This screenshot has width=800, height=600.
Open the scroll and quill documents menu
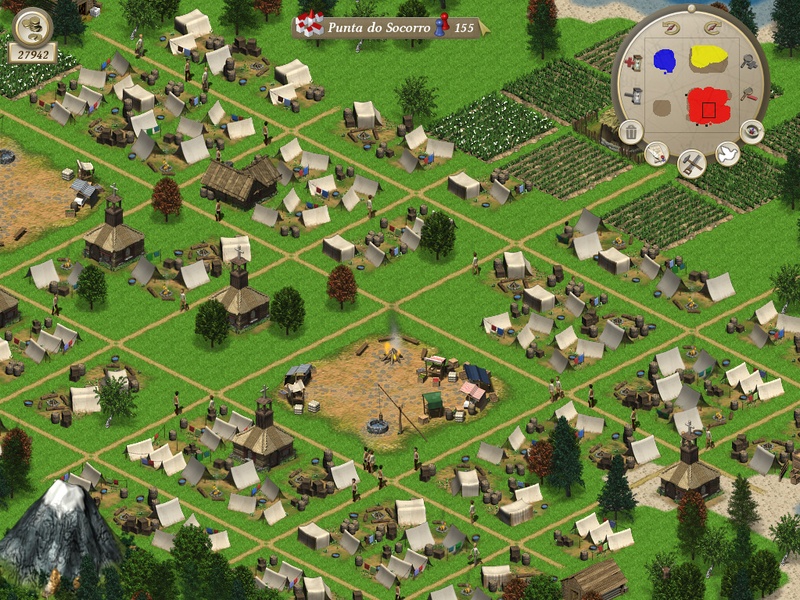click(x=656, y=154)
